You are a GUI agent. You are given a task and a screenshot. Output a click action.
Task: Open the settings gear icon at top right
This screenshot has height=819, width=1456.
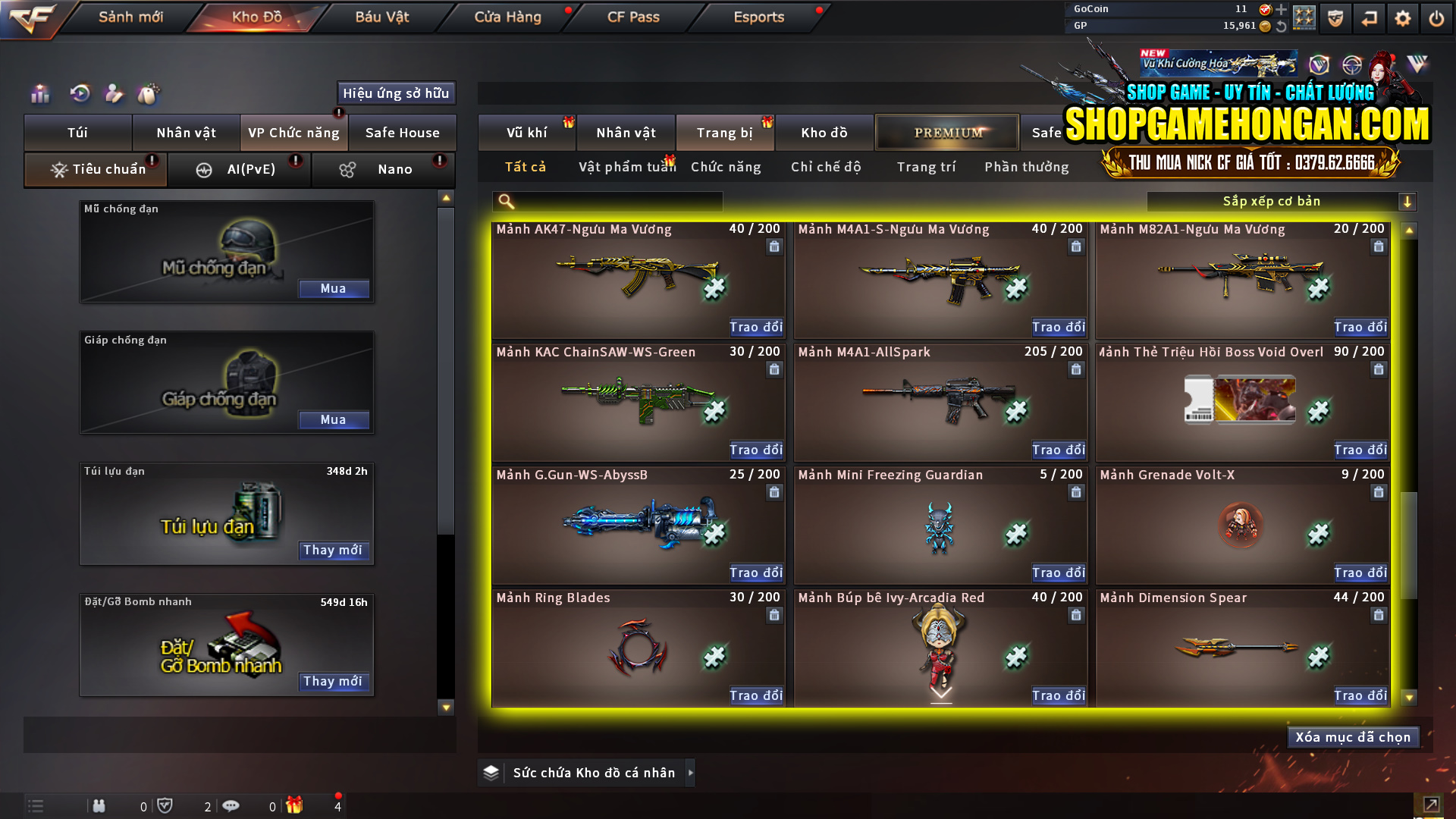pyautogui.click(x=1402, y=17)
